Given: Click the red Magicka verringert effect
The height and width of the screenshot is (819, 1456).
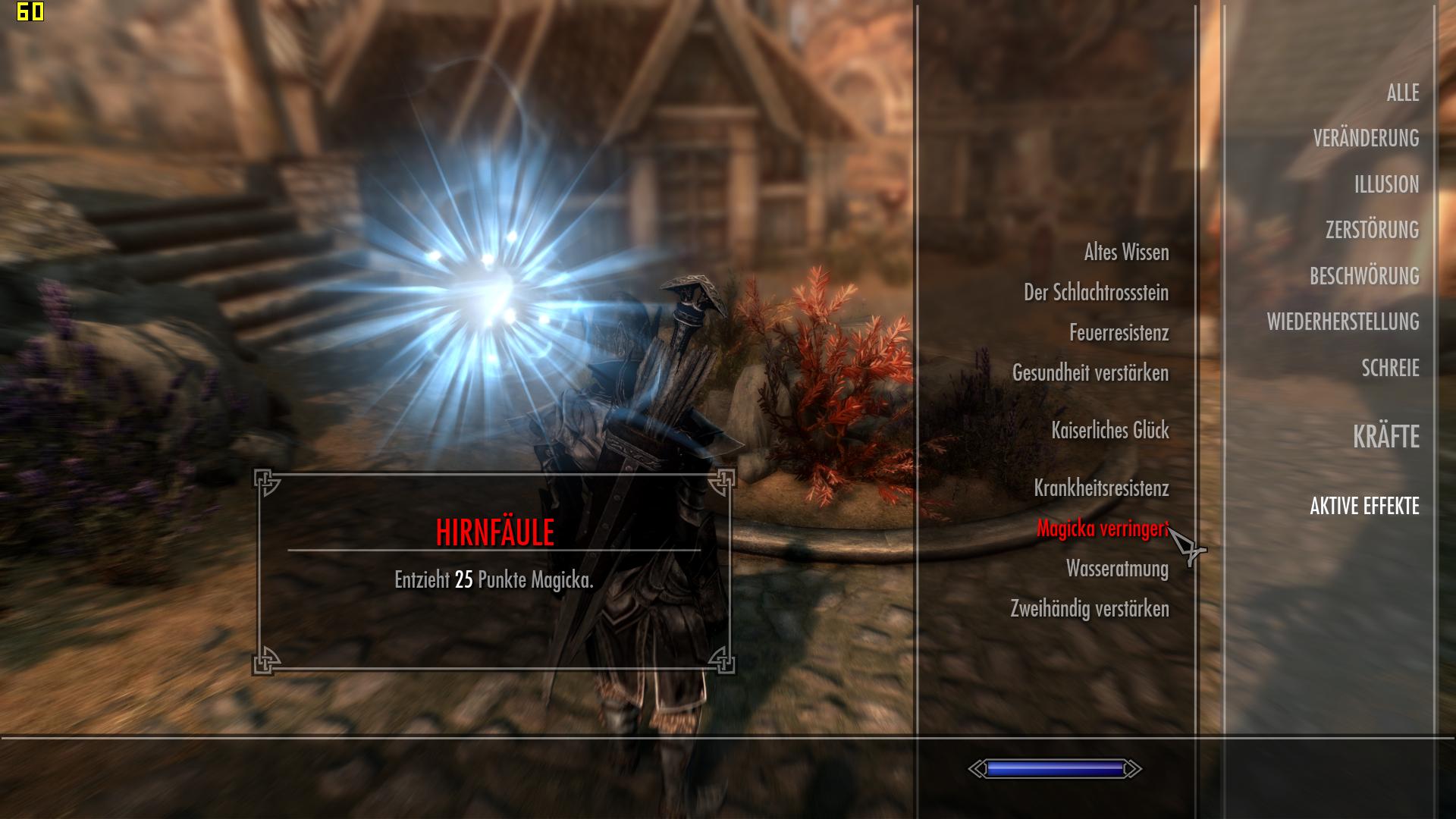Looking at the screenshot, I should pyautogui.click(x=1102, y=529).
